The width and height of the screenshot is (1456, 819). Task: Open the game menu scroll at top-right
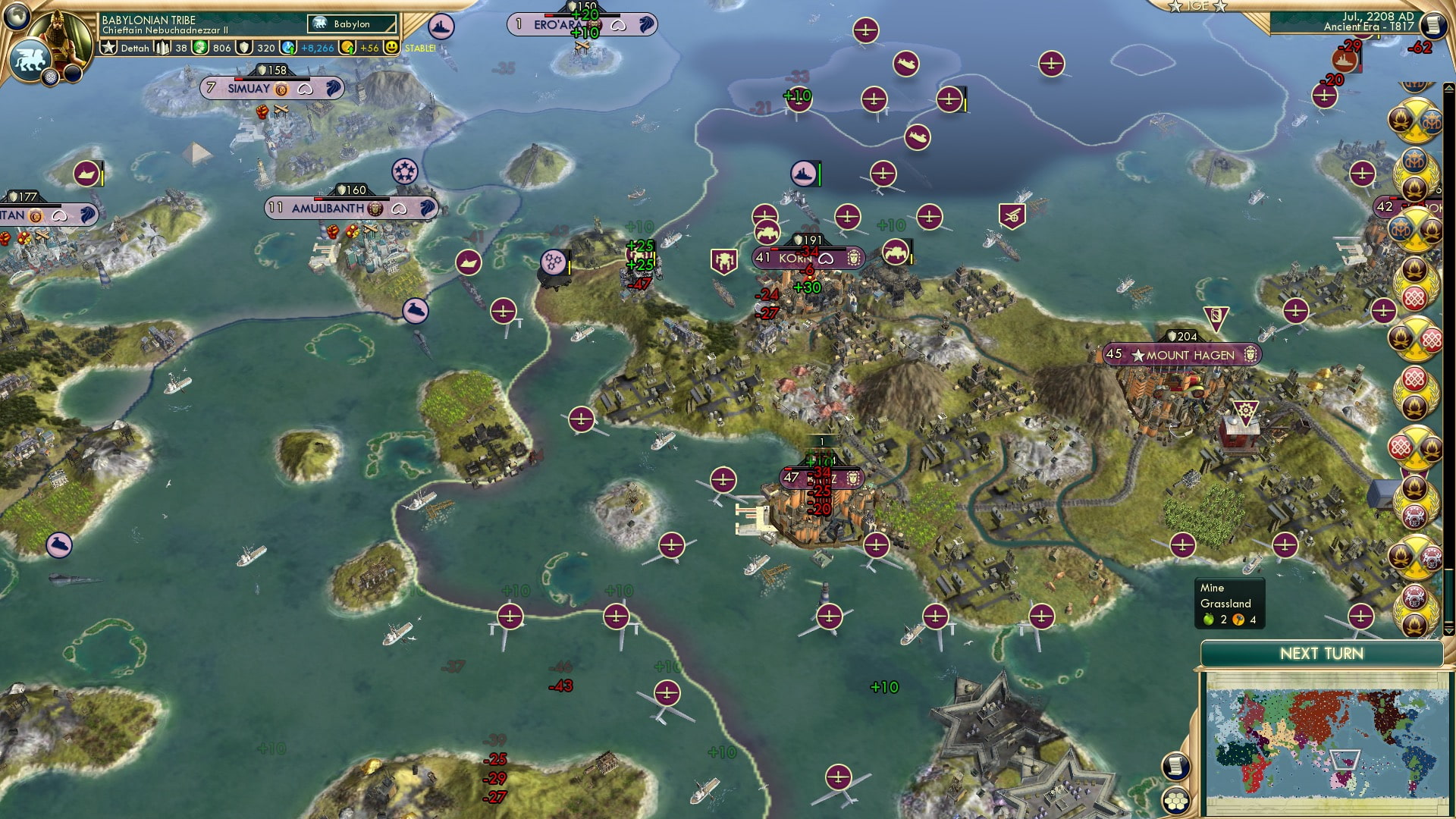pos(1434,25)
